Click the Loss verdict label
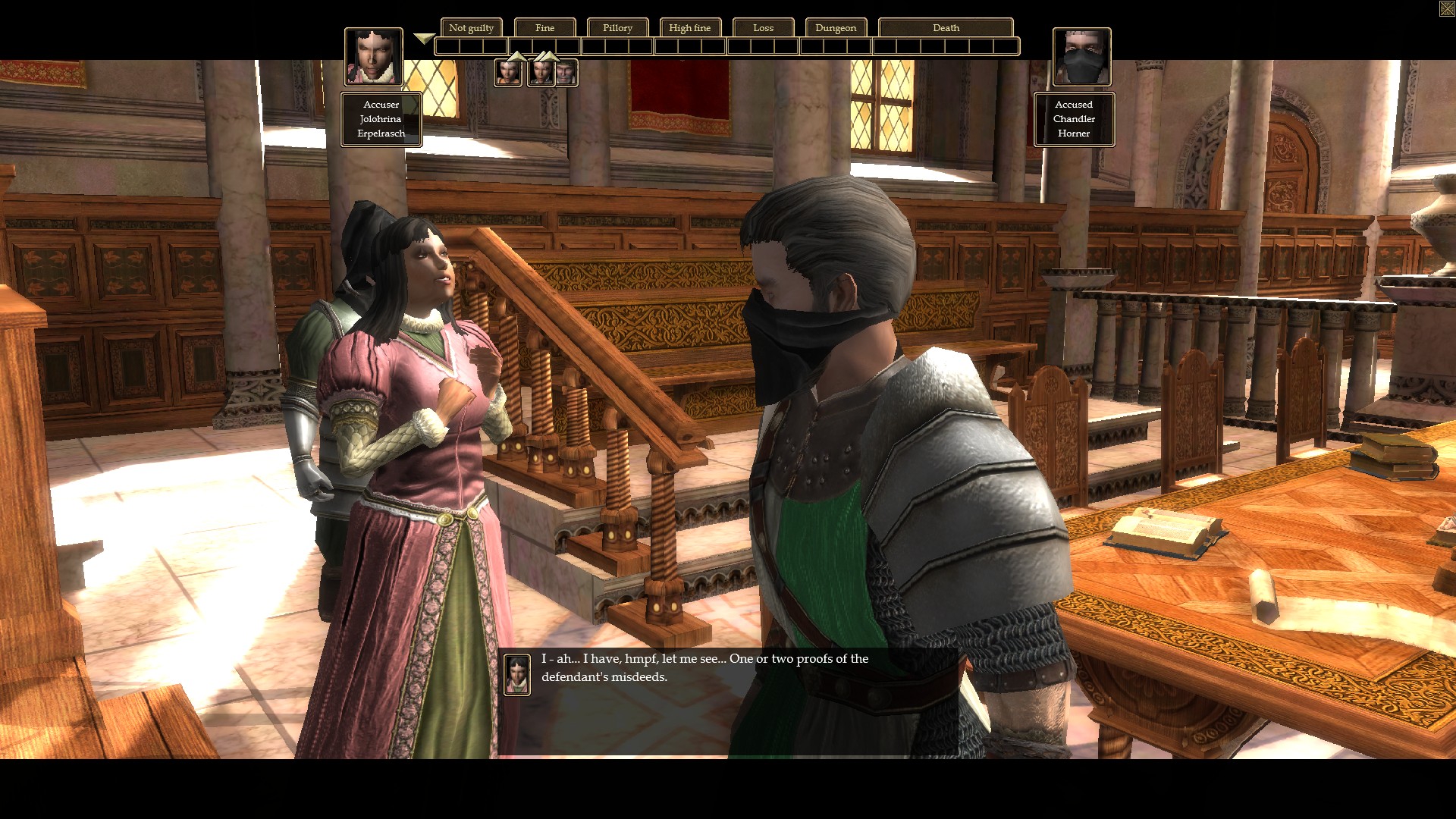1456x819 pixels. (763, 28)
